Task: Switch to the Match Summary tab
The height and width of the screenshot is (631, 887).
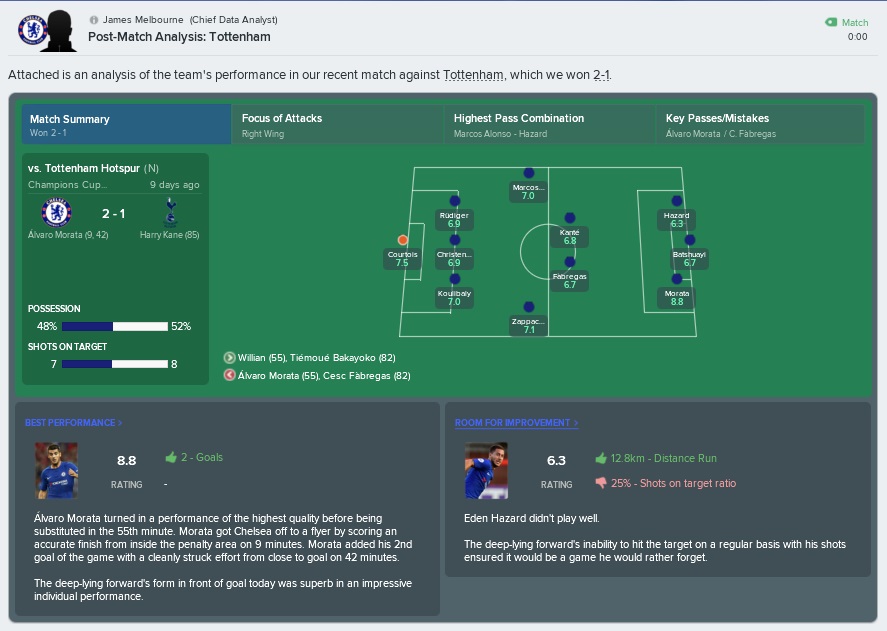Action: [x=126, y=125]
